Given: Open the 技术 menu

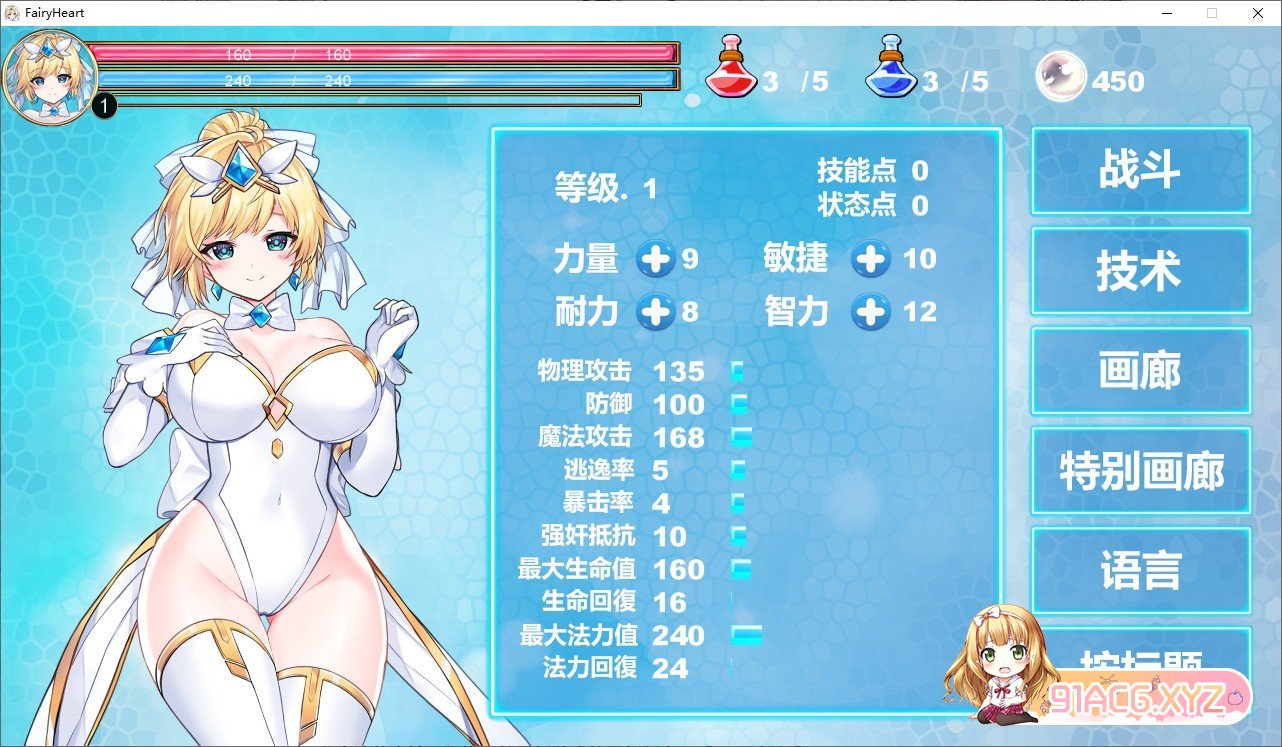Looking at the screenshot, I should click(1140, 270).
